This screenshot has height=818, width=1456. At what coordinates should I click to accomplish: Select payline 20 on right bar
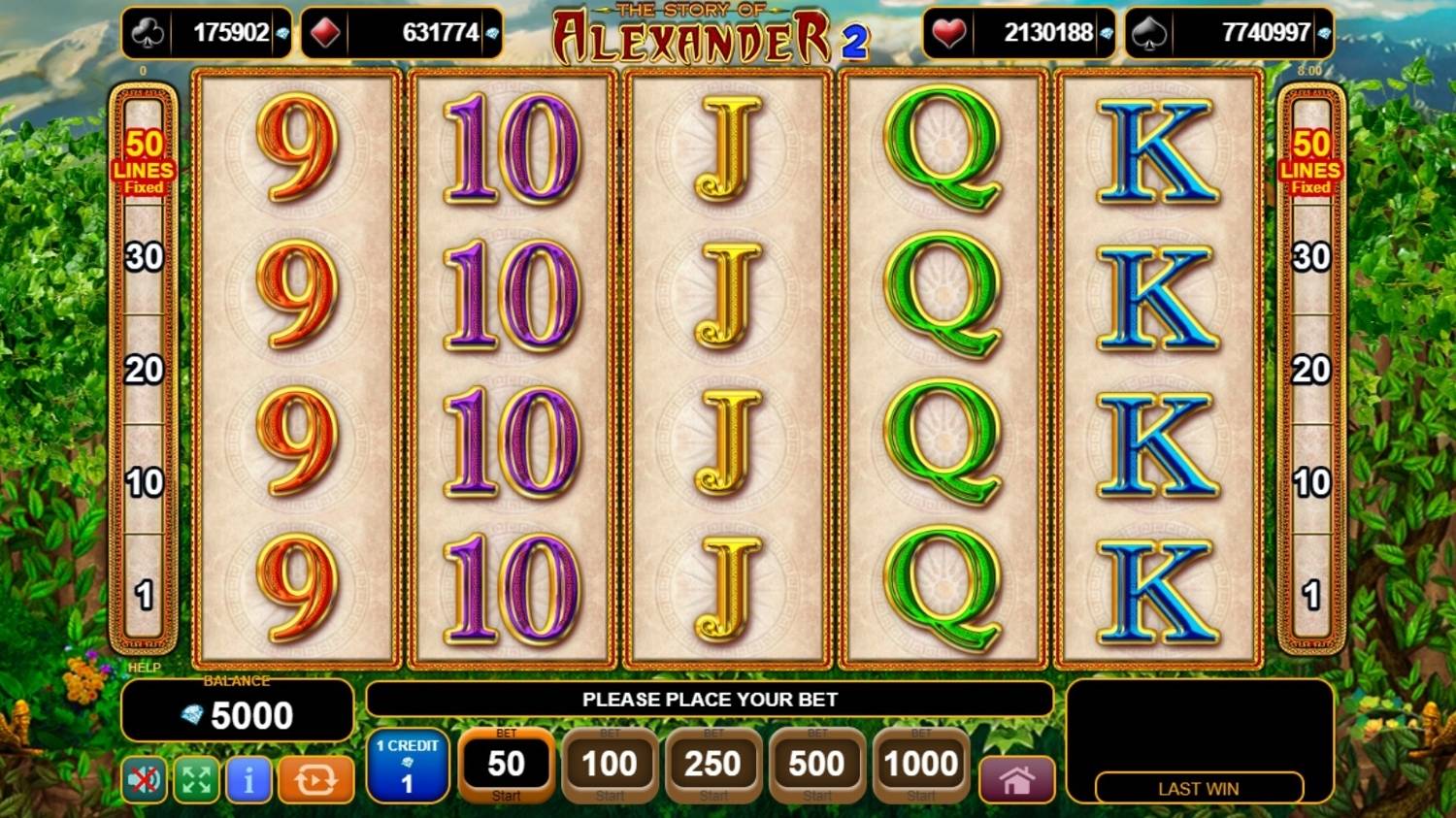point(1312,369)
